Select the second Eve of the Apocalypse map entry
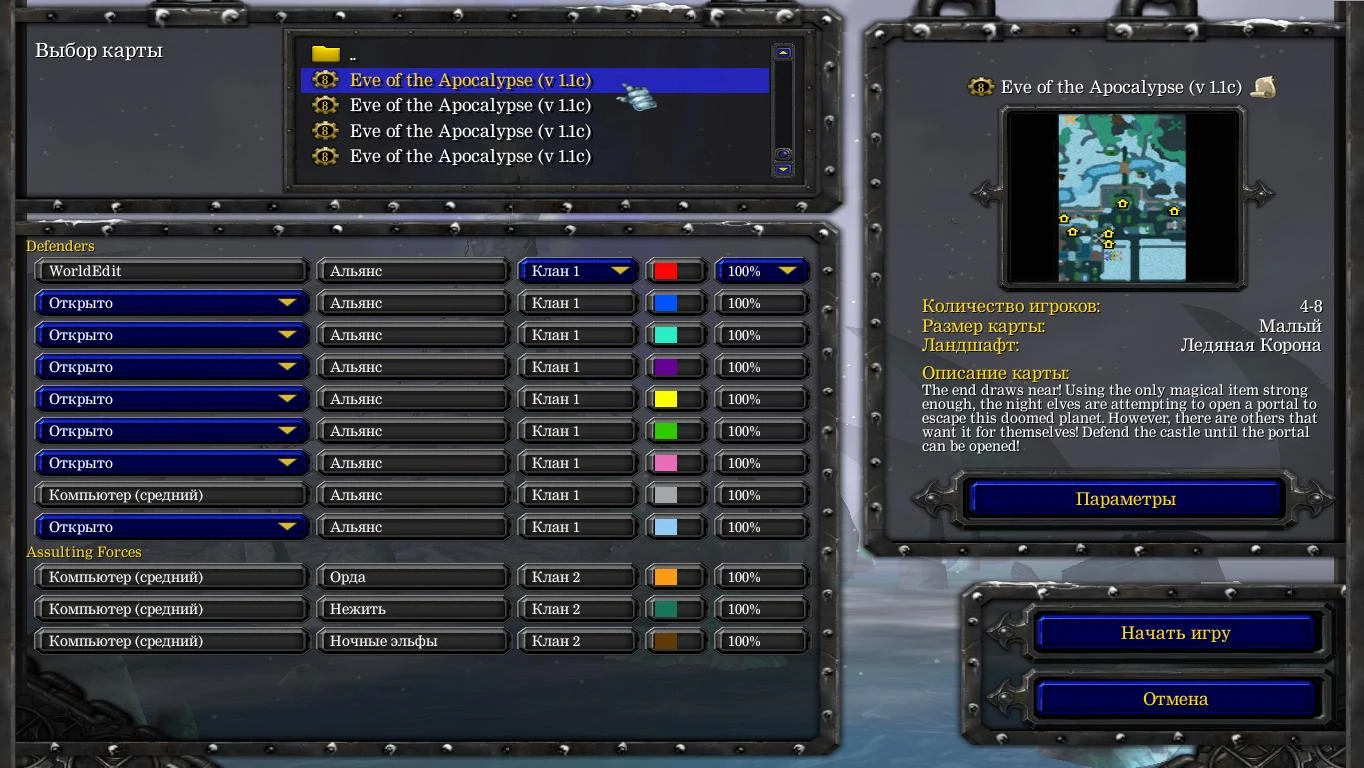1364x768 pixels. pyautogui.click(x=470, y=105)
